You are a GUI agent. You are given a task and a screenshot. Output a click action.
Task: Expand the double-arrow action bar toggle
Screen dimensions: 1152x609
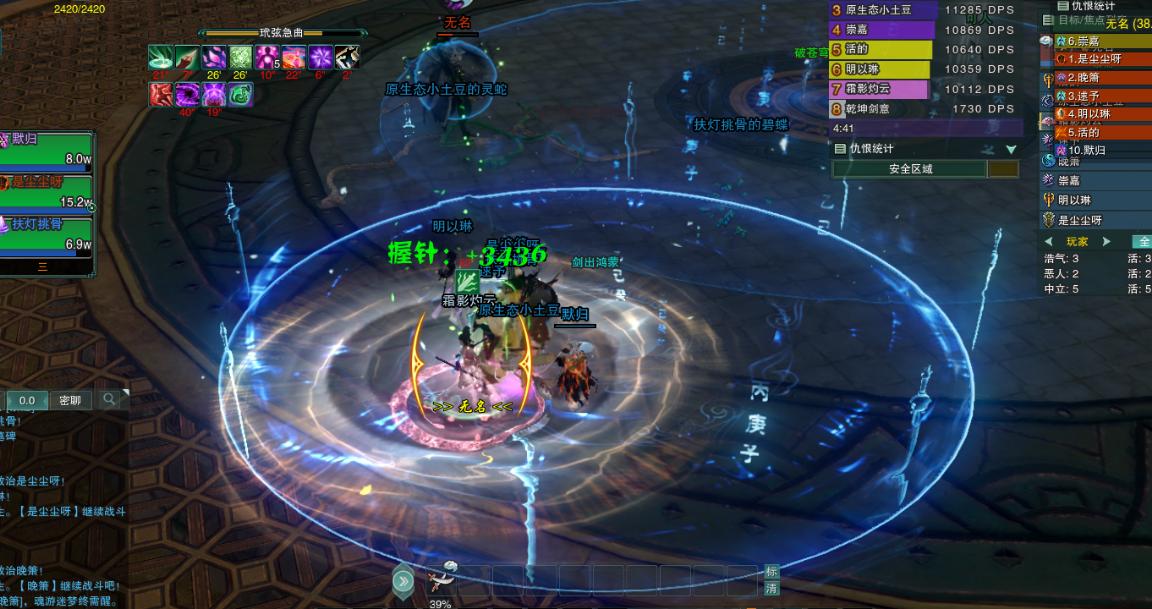(x=402, y=581)
